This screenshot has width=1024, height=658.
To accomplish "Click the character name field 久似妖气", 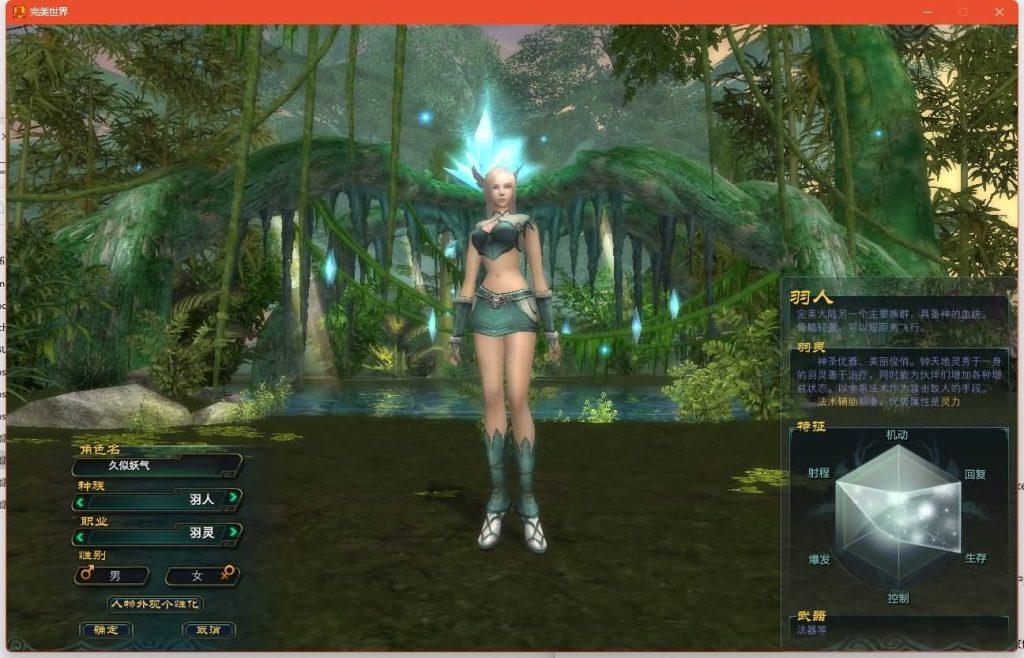I will pyautogui.click(x=157, y=465).
